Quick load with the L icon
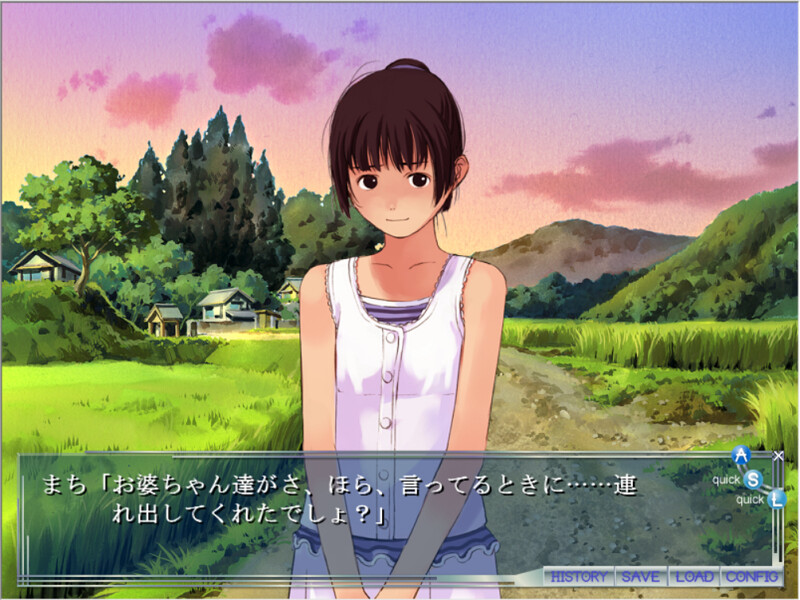Screen dimensions: 800x600 coord(777,499)
